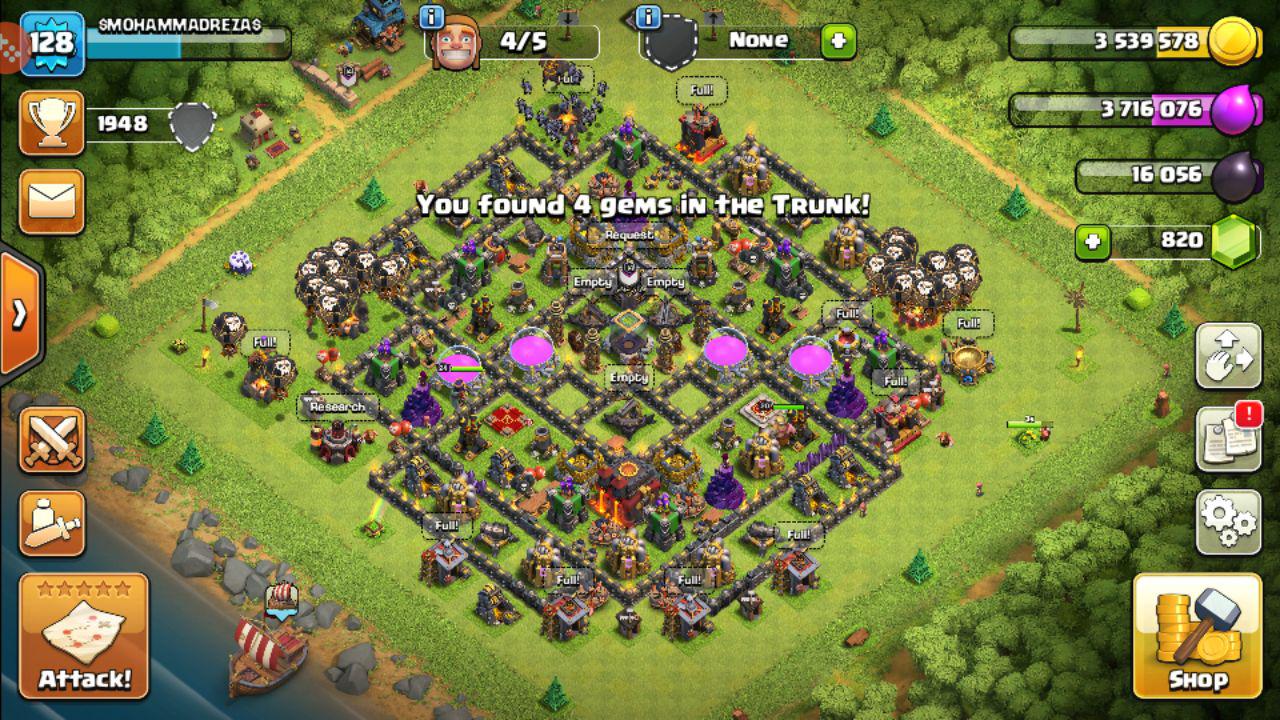The height and width of the screenshot is (720, 1280).
Task: Open the news clipboard with alert
Action: point(1228,438)
